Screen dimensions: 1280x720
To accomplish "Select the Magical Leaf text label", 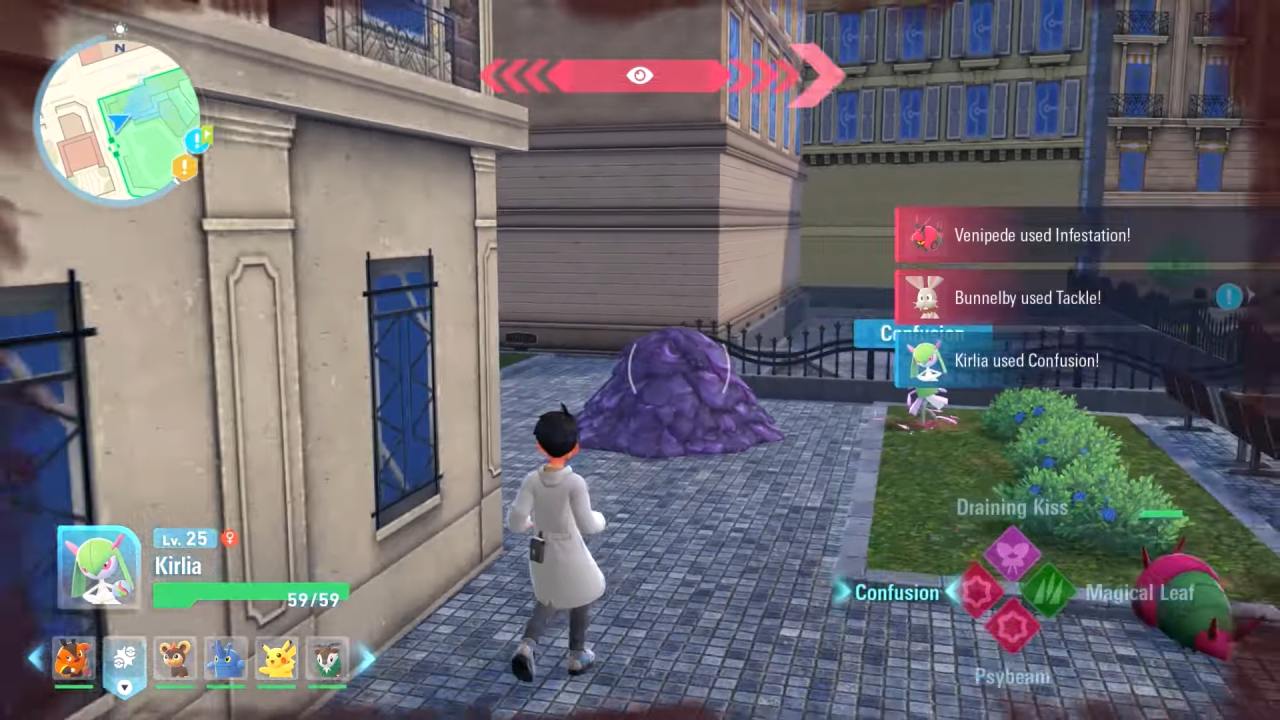I will [1140, 592].
